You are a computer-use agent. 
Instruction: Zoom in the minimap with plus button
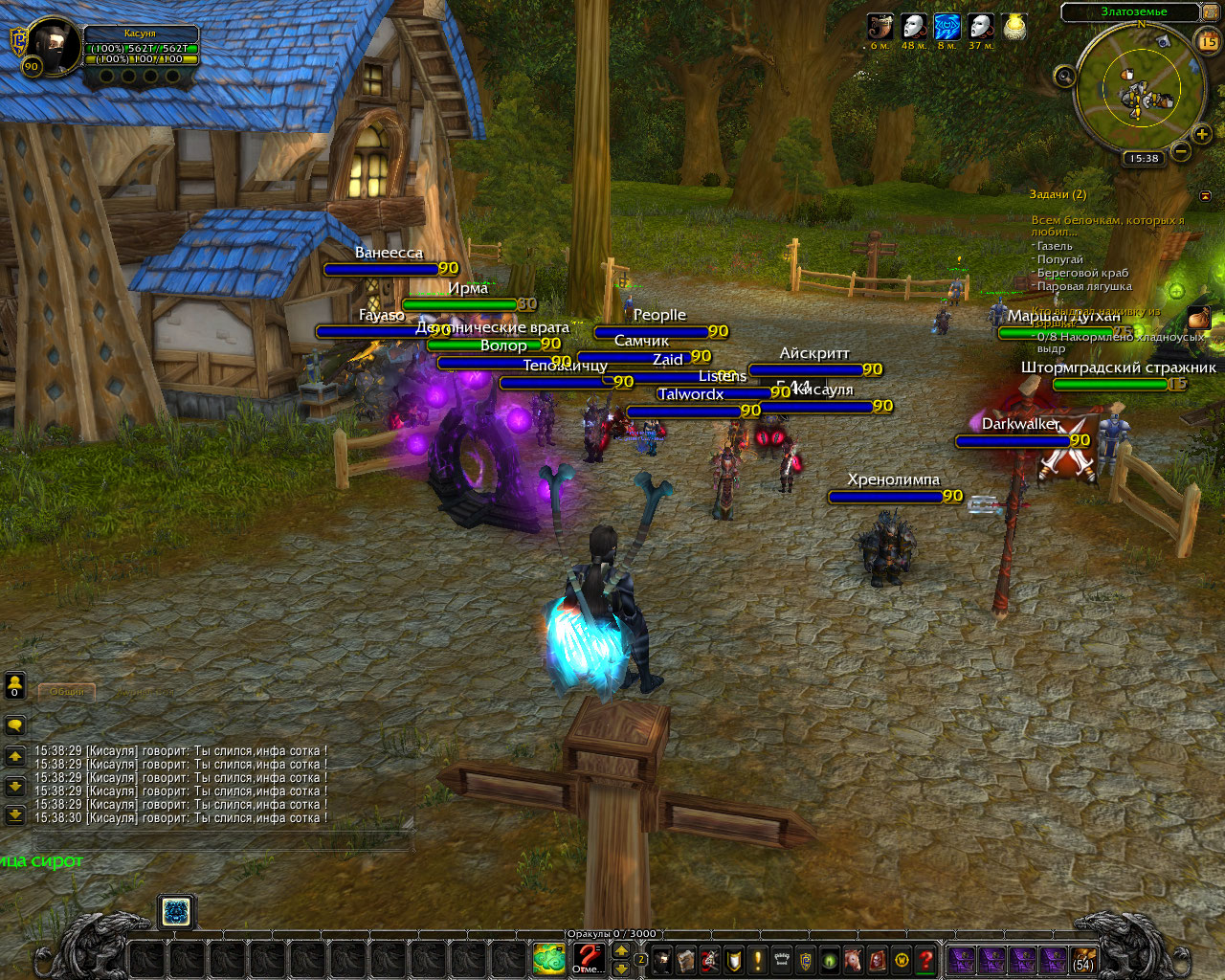click(1202, 134)
